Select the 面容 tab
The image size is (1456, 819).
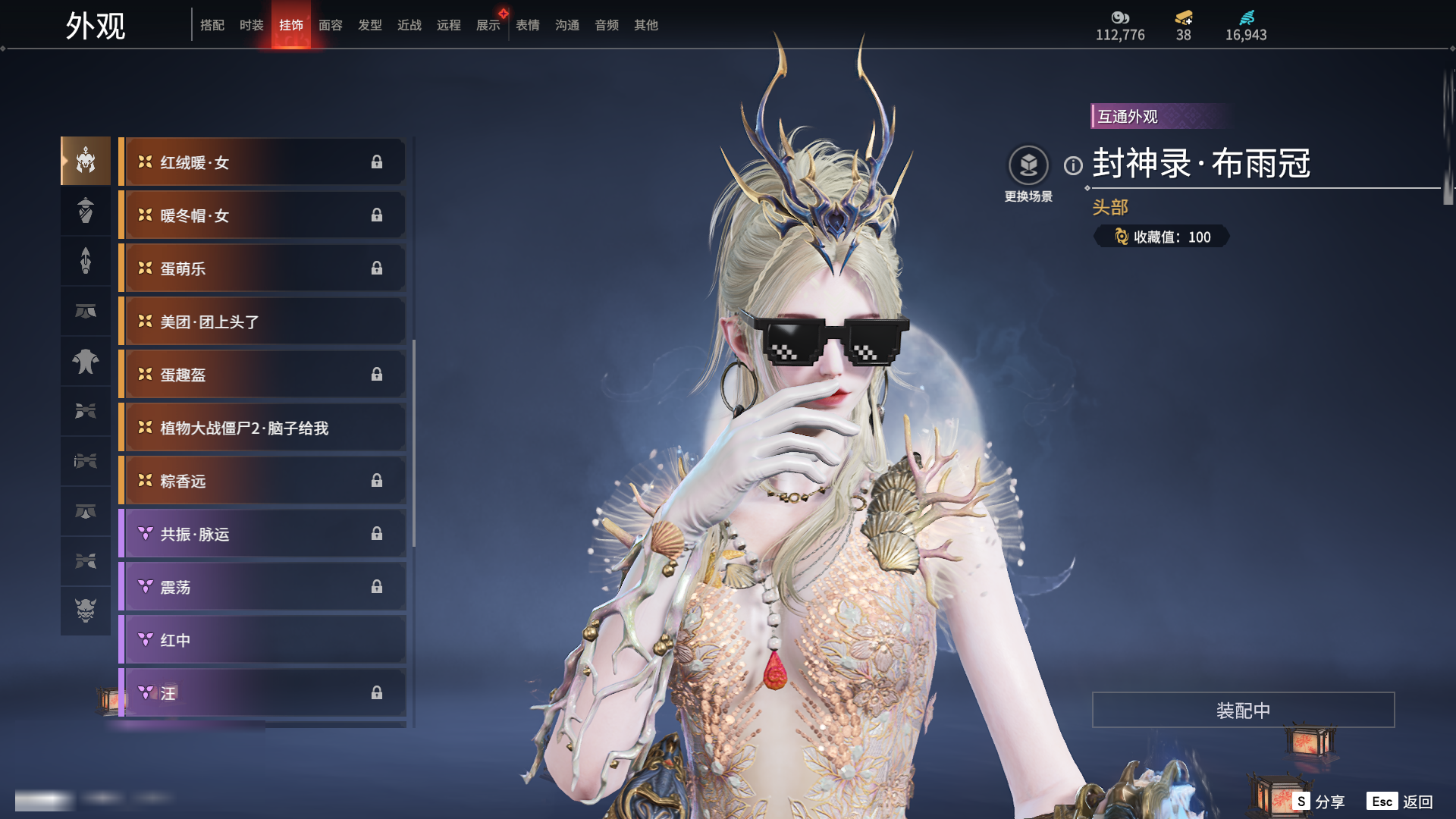point(331,25)
